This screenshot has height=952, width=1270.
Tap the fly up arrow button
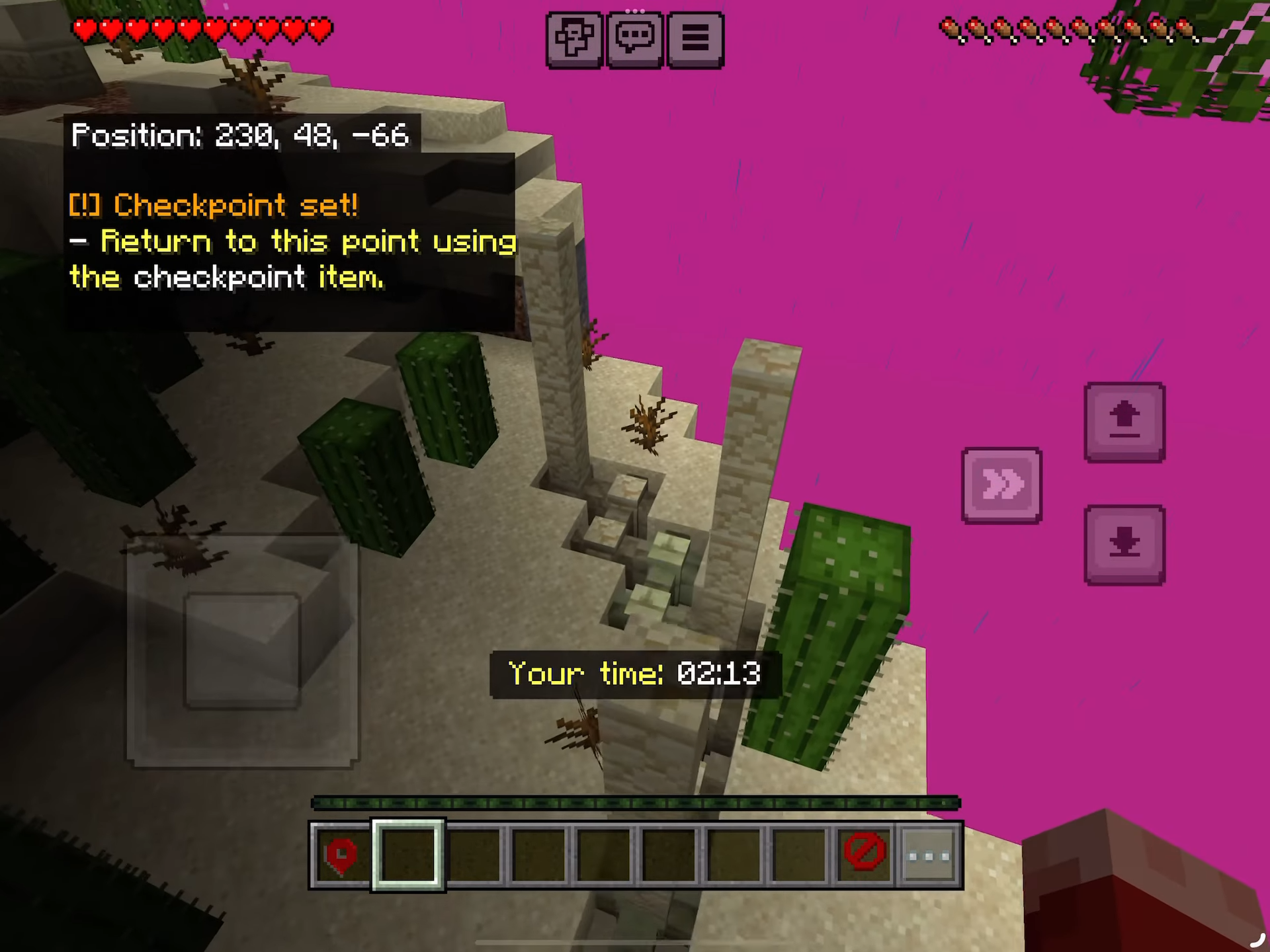(1124, 422)
